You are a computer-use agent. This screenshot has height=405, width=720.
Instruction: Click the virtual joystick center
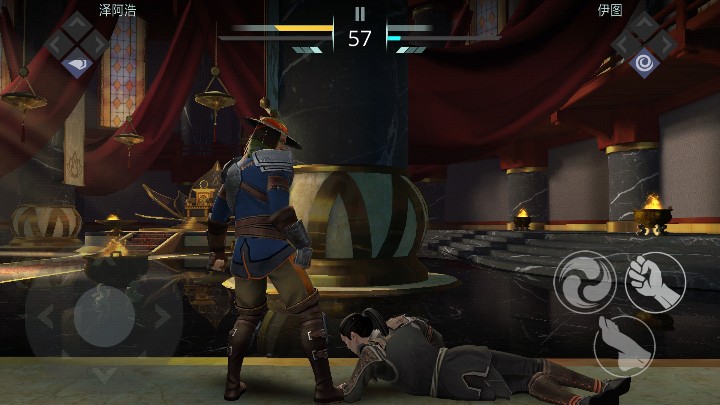click(x=103, y=317)
